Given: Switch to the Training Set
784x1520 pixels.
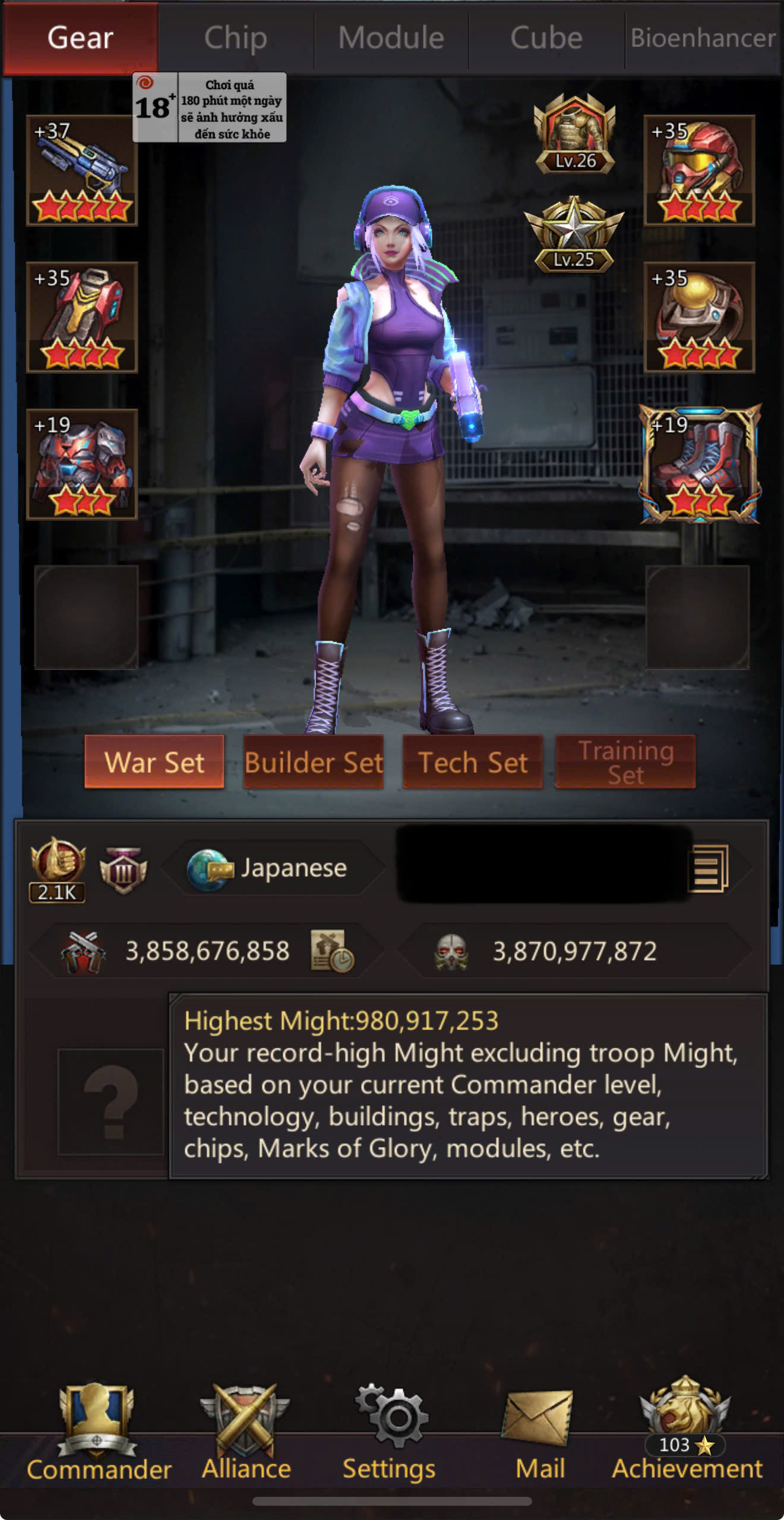Looking at the screenshot, I should click(625, 762).
